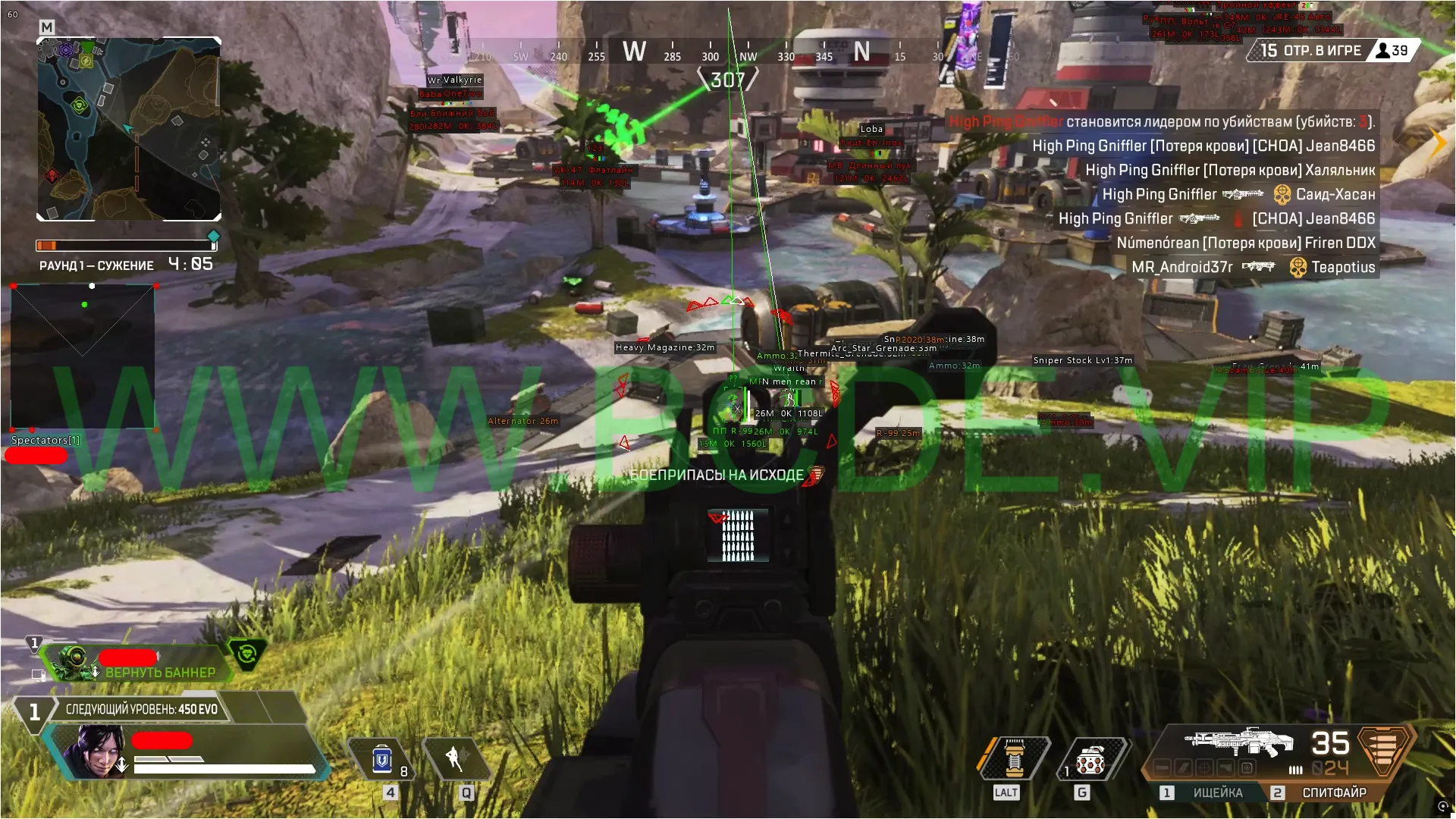Select the squadmate's Вернуть баннер entry
Image resolution: width=1456 pixels, height=819 pixels.
click(160, 673)
